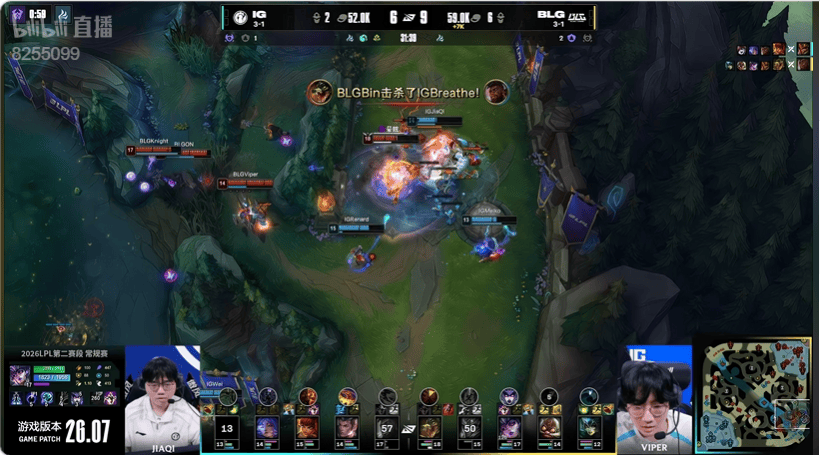
Task: Select the yellow-marked bottom kill feed row
Action: tap(774, 65)
